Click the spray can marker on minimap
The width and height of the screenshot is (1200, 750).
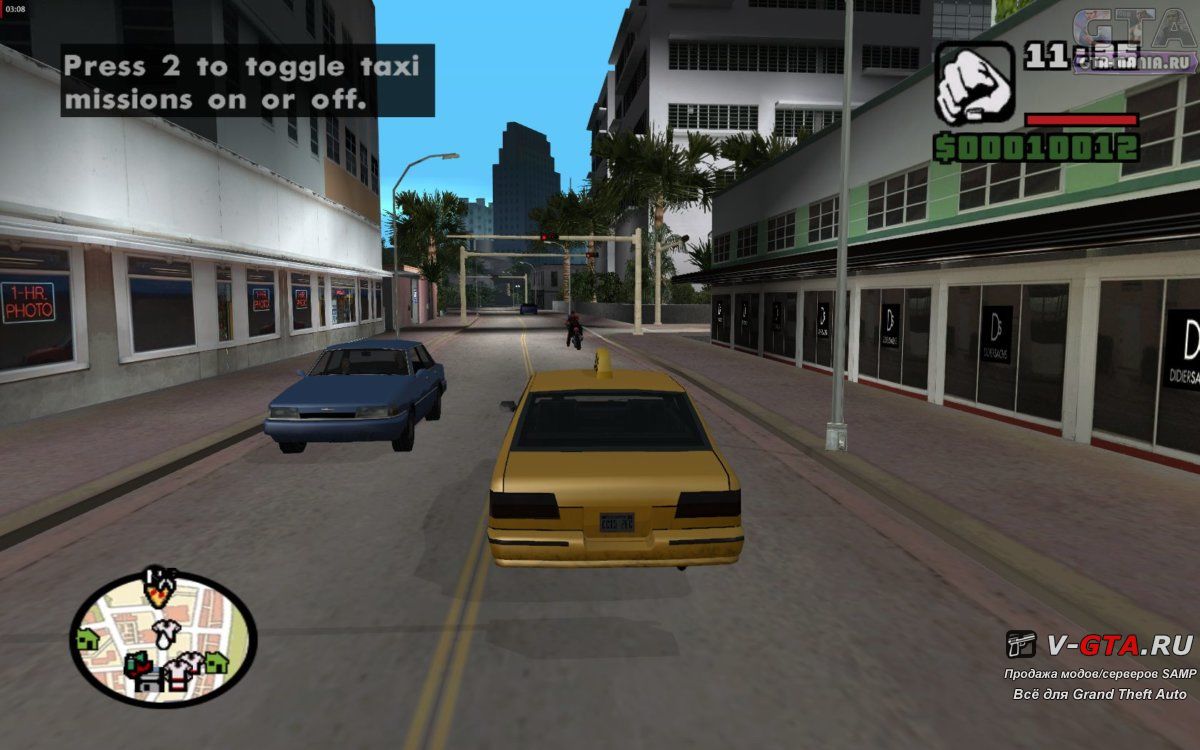click(x=138, y=662)
